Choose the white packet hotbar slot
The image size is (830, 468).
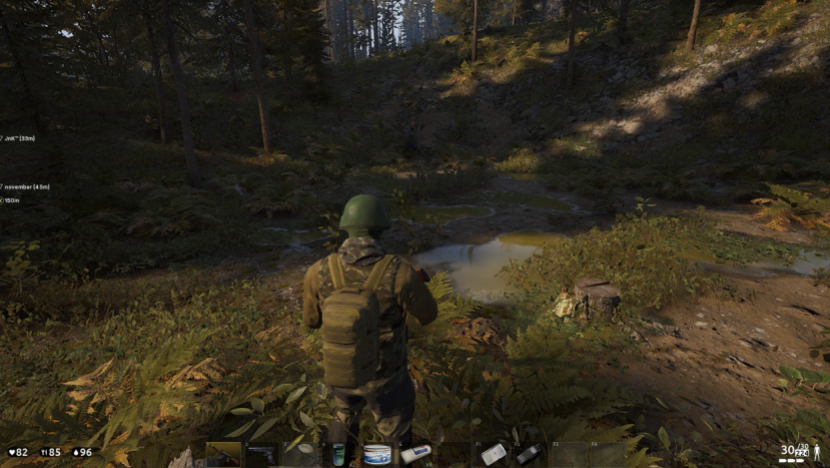tap(493, 454)
